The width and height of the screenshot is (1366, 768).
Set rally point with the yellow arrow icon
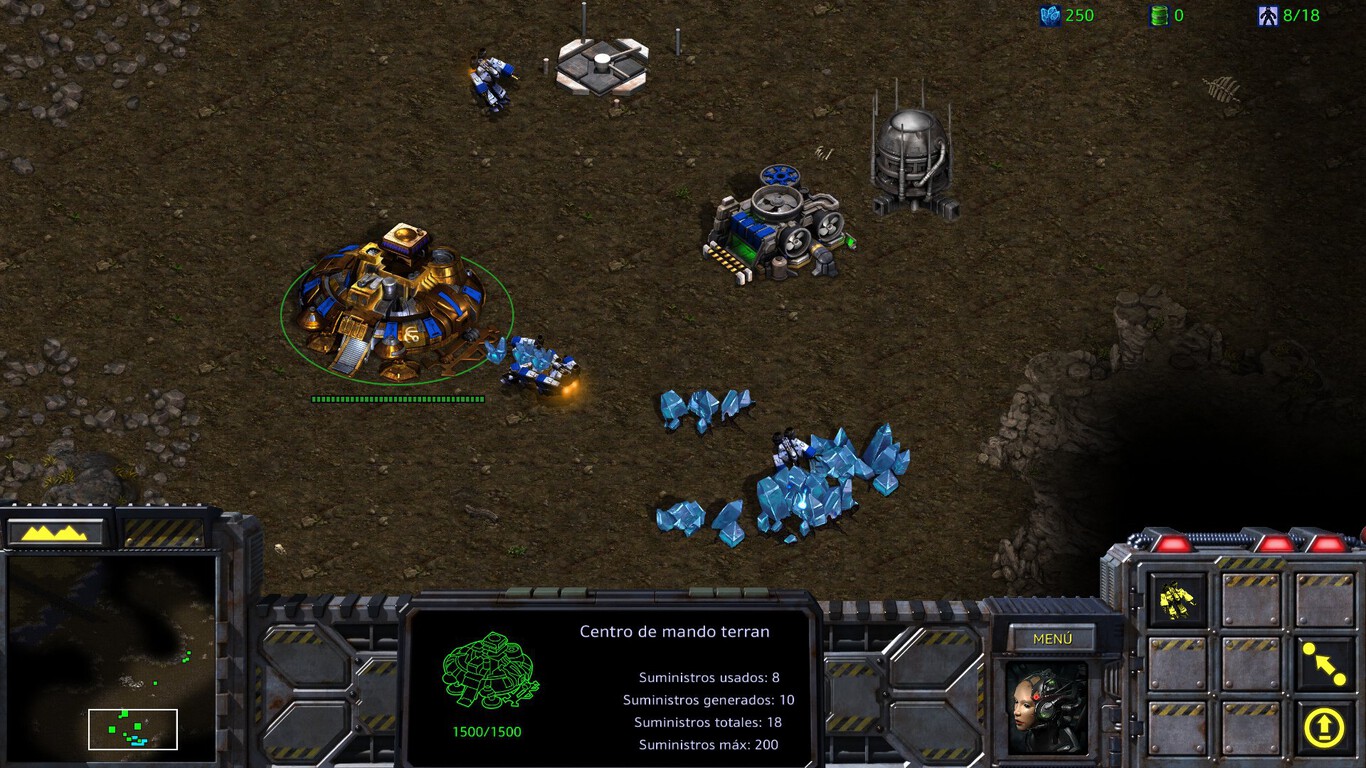click(1324, 663)
